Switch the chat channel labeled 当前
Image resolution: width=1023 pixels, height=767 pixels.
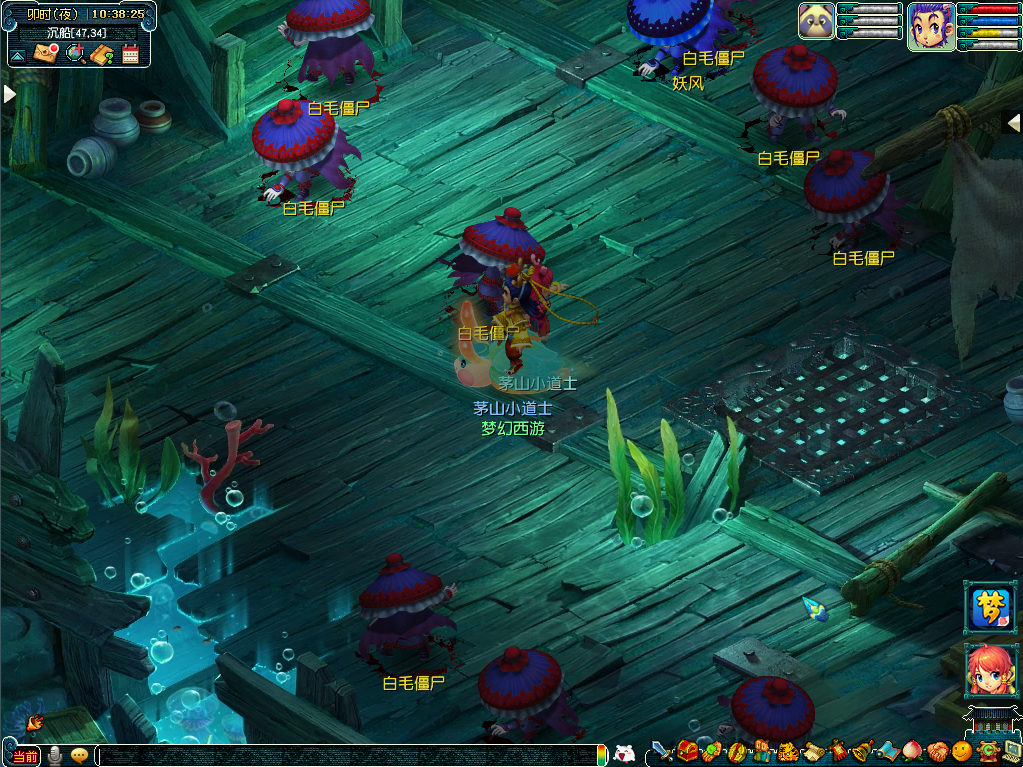tap(25, 756)
